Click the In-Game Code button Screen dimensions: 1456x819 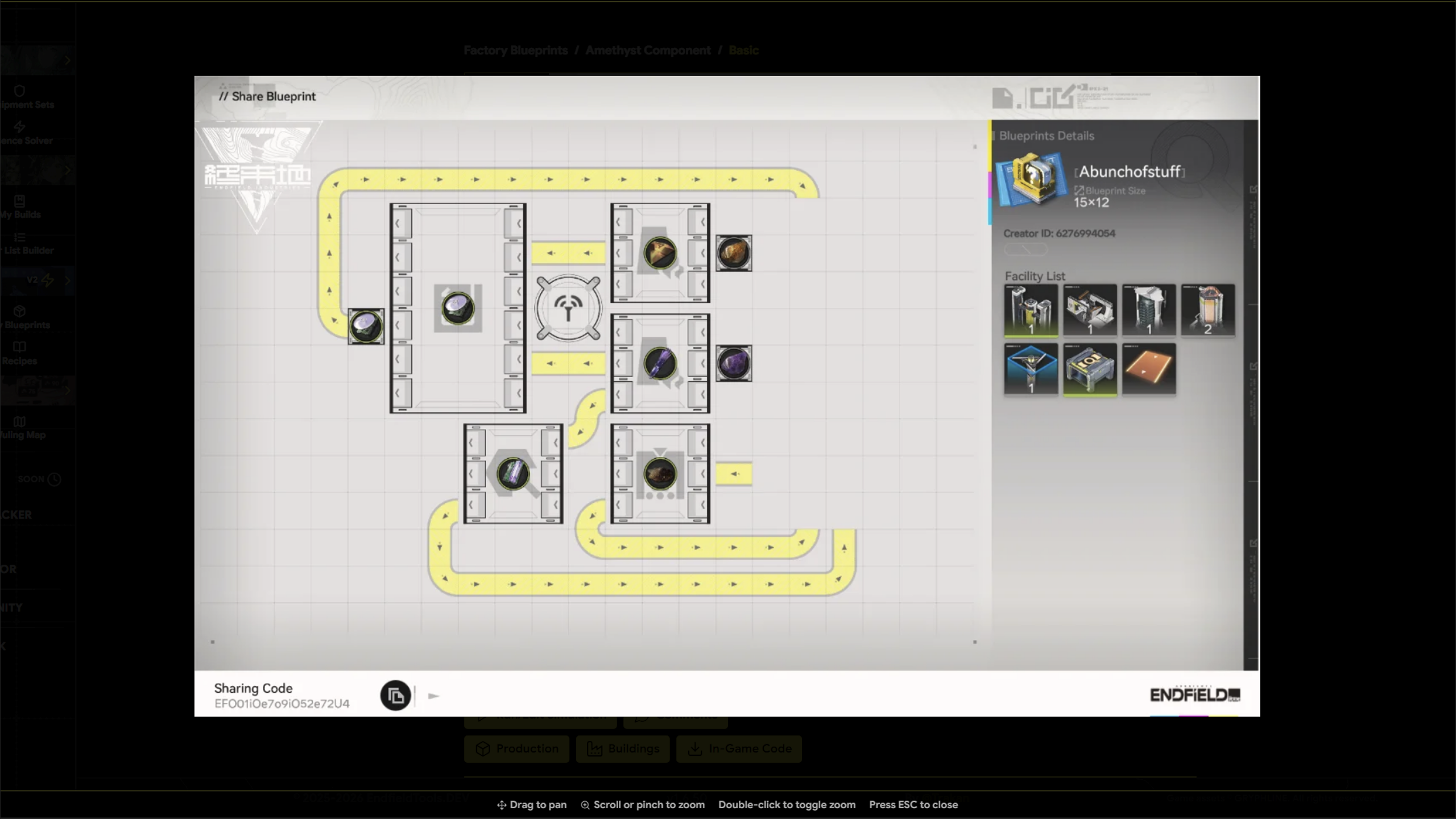pyautogui.click(x=738, y=749)
